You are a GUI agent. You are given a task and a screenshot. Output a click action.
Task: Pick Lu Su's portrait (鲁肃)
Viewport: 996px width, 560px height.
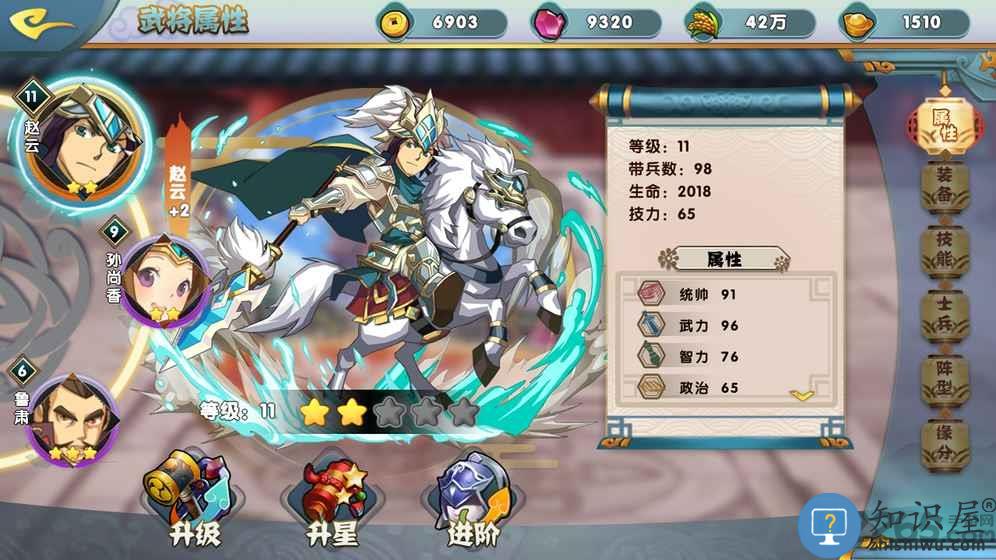coord(71,418)
